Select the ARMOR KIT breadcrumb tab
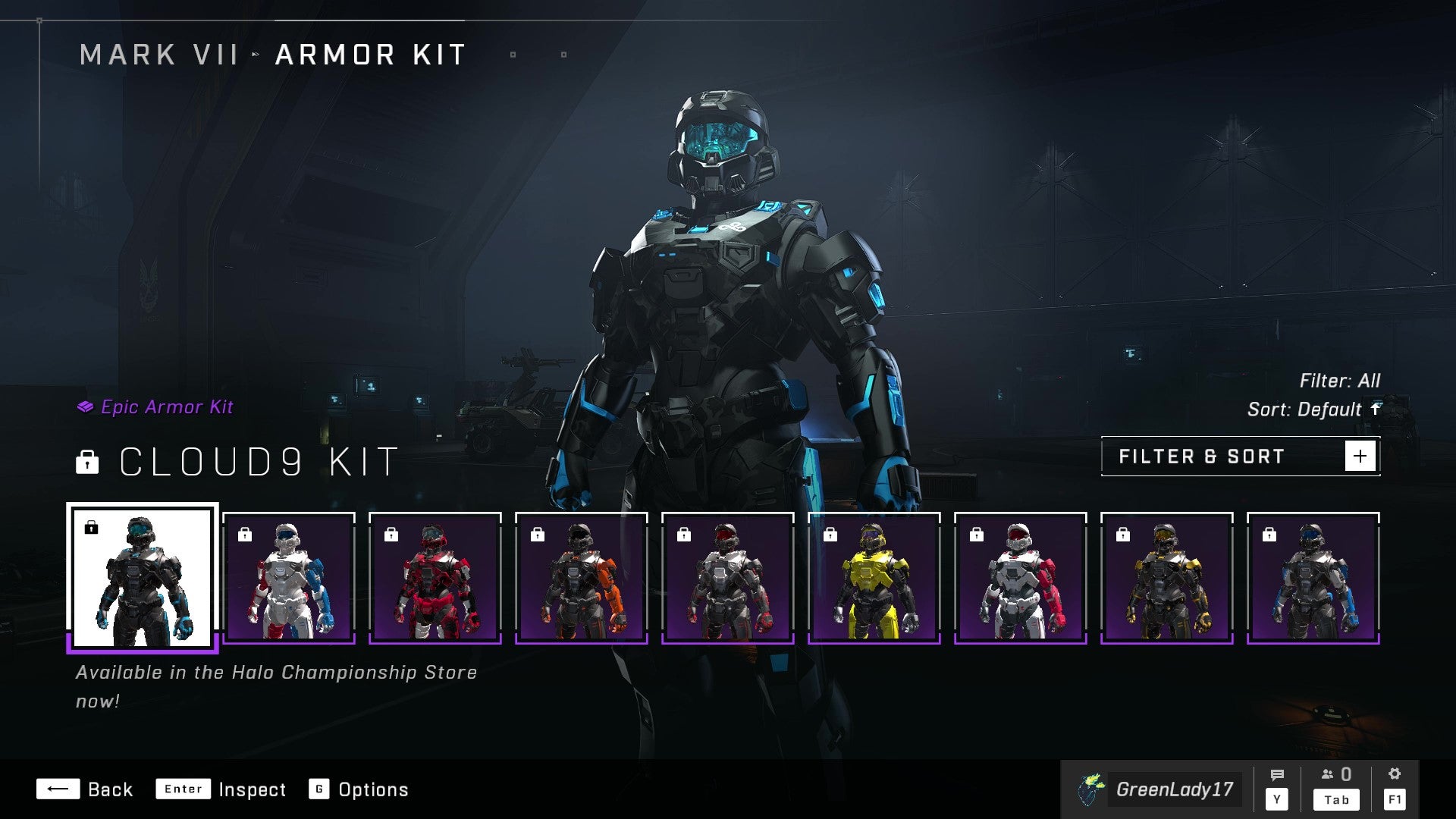This screenshot has height=819, width=1456. click(x=369, y=54)
